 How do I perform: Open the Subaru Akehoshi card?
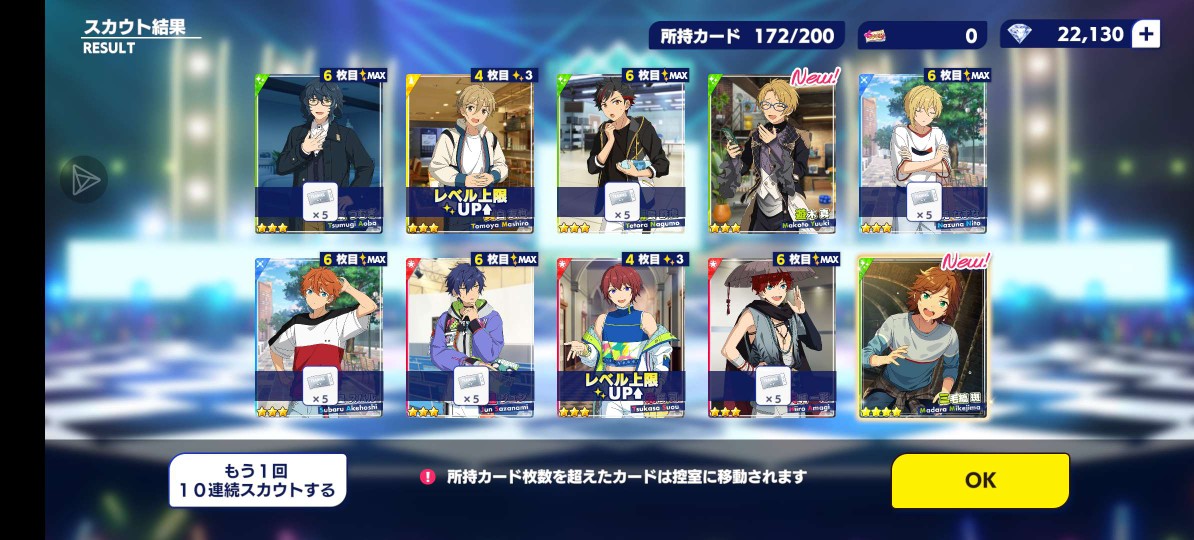tap(320, 336)
